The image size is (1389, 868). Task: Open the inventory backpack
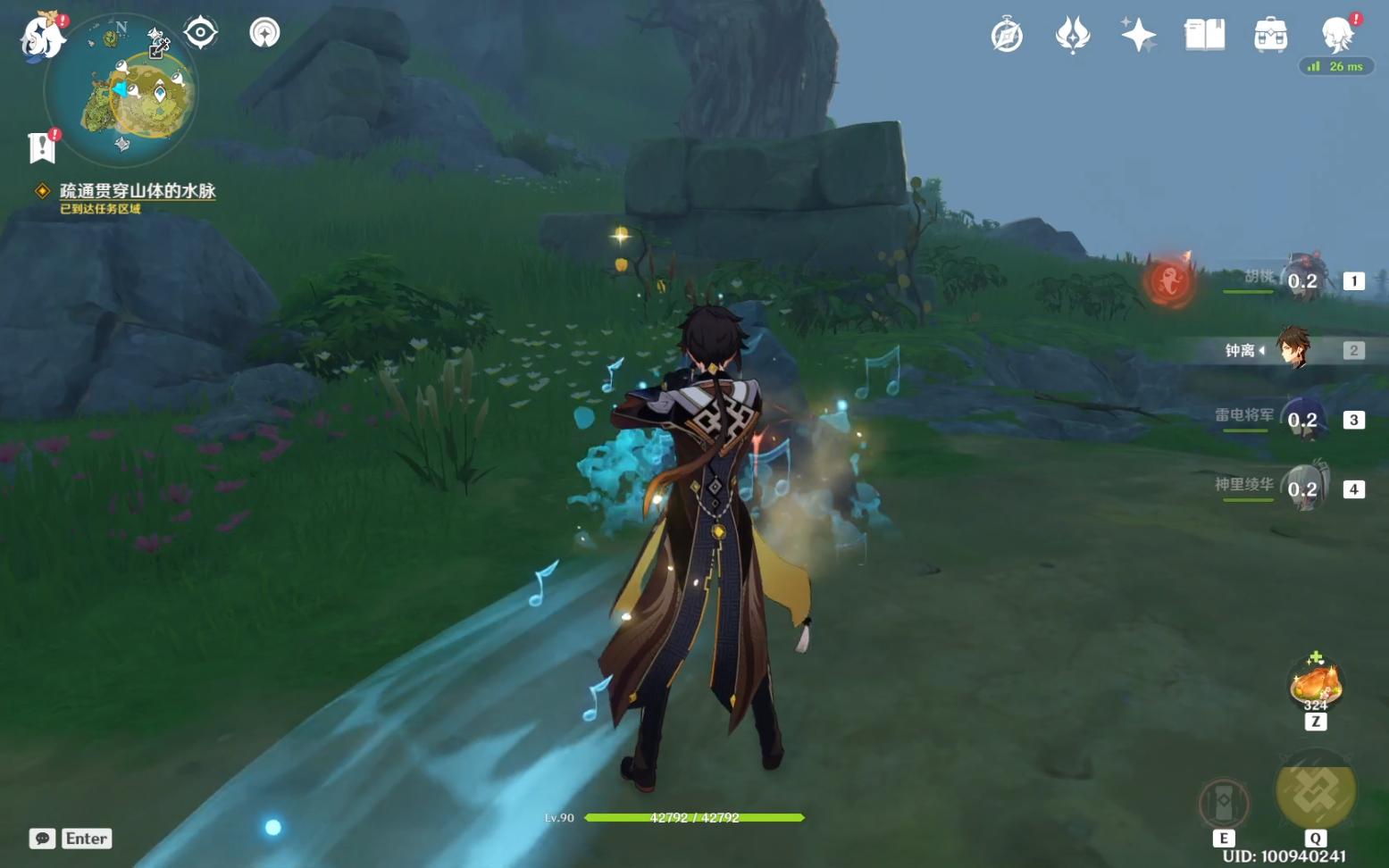pos(1270,36)
